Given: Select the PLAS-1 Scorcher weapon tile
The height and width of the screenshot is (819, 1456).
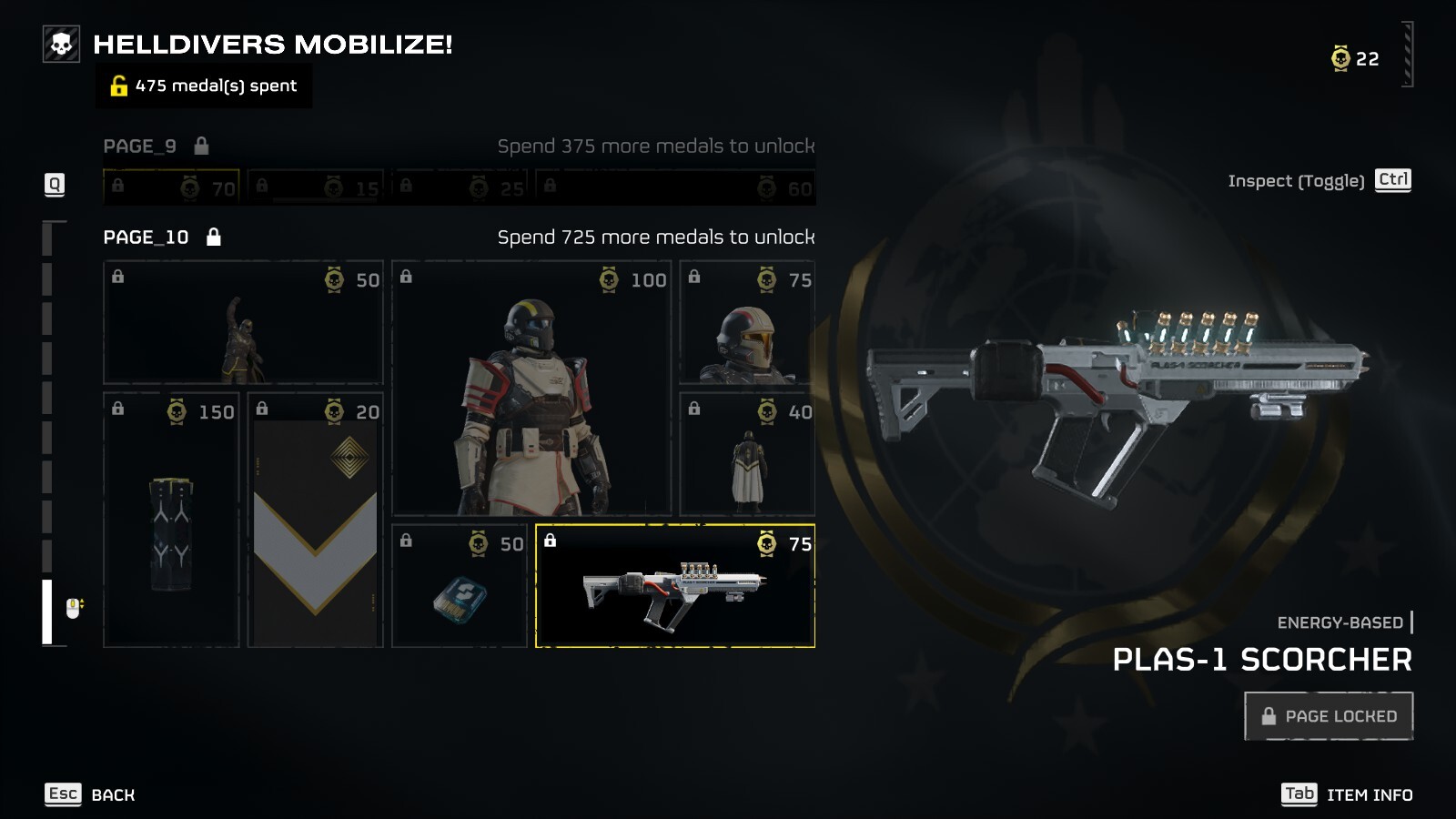Looking at the screenshot, I should (674, 586).
